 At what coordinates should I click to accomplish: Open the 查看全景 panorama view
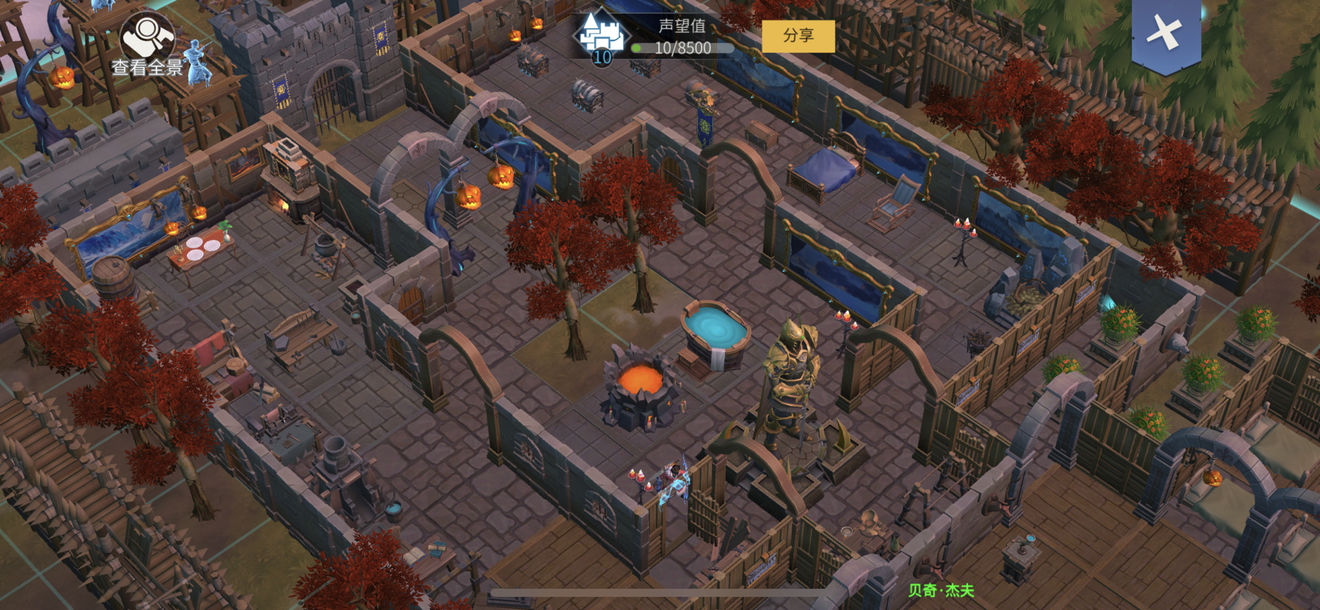(147, 43)
